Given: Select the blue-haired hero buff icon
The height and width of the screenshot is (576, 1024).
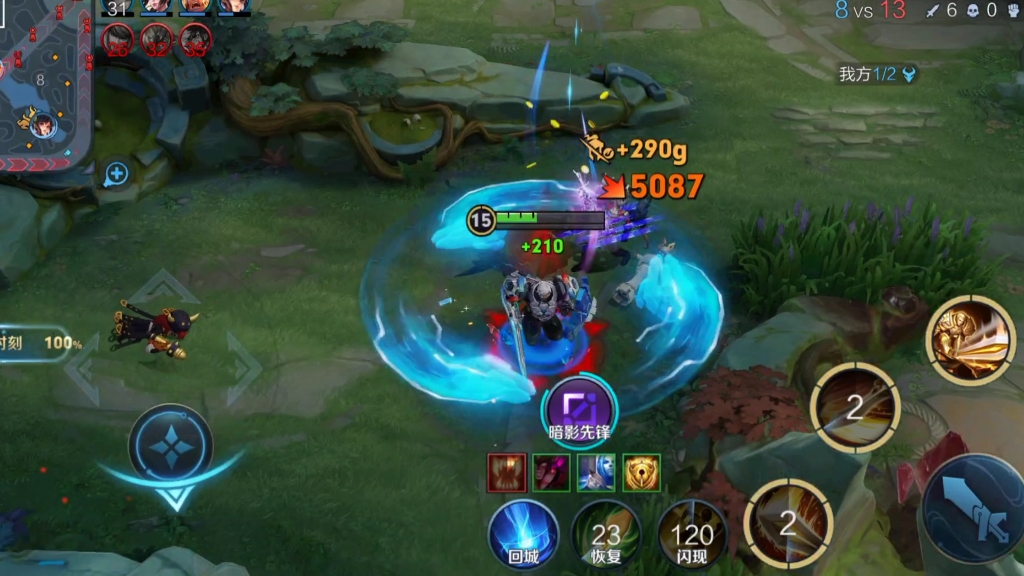Looking at the screenshot, I should click(597, 472).
